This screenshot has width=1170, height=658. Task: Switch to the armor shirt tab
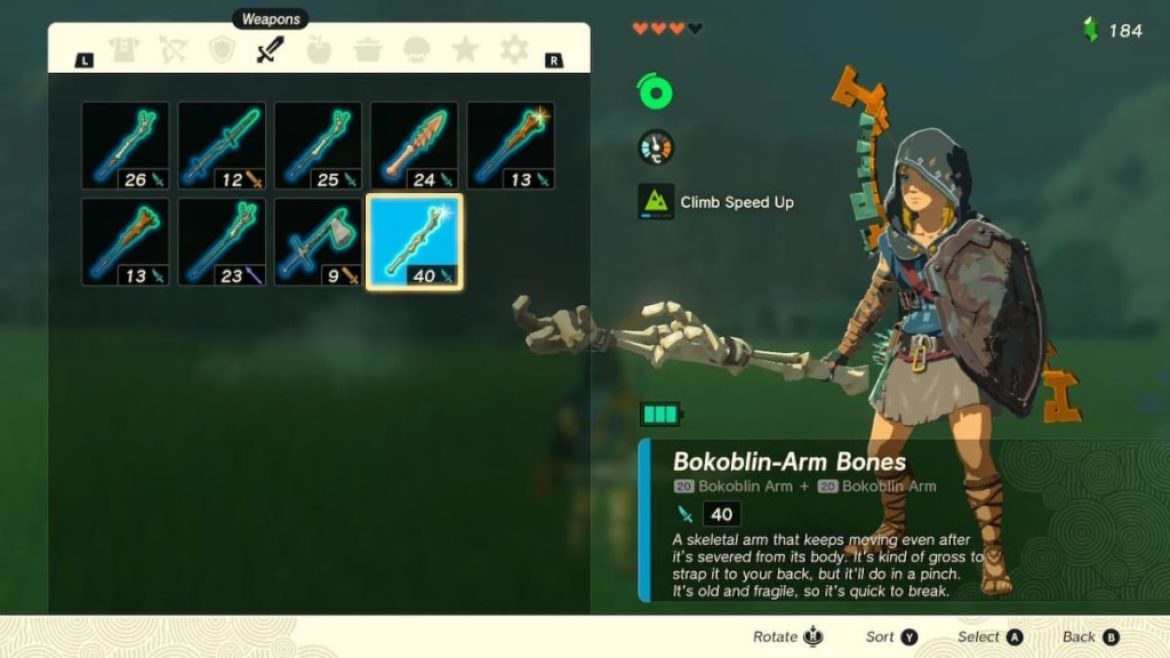[x=124, y=50]
